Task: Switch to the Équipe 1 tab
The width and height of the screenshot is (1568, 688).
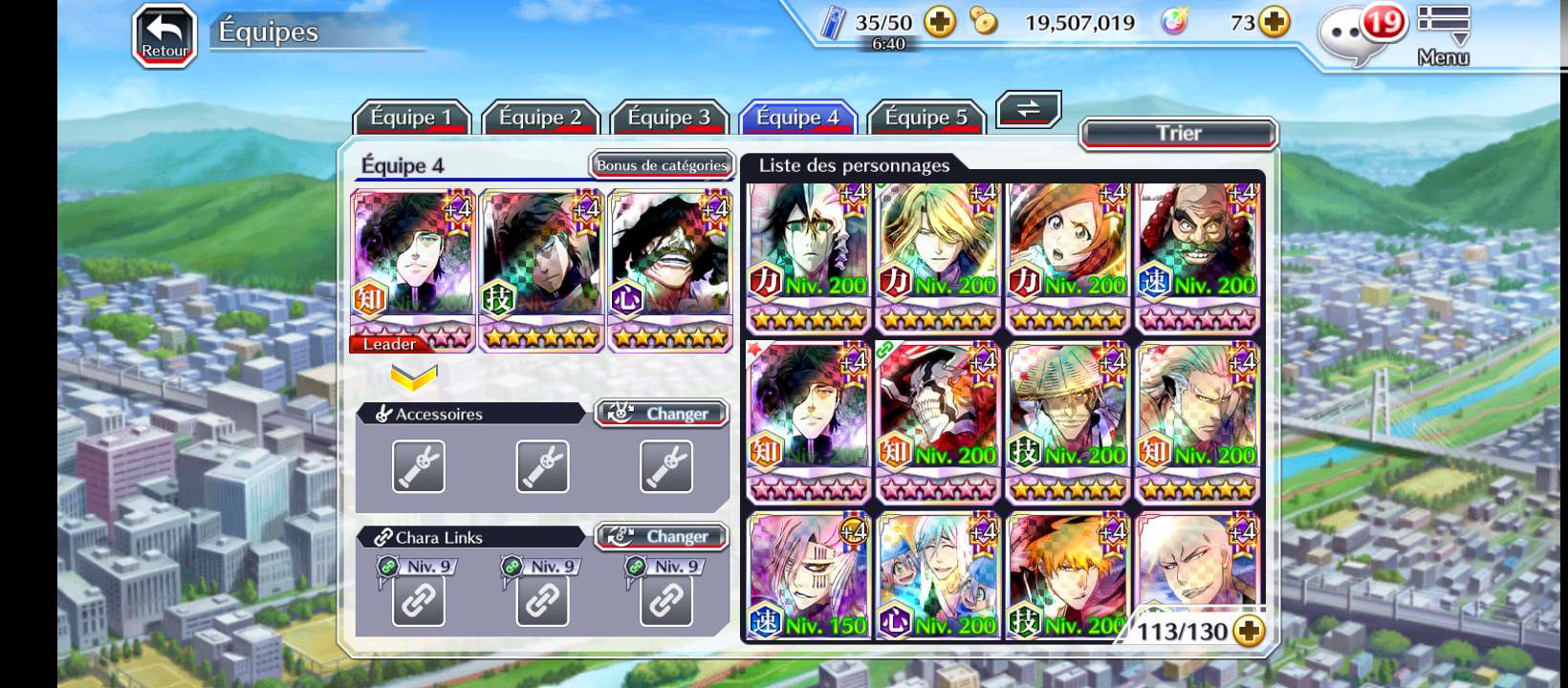Action: [411, 118]
